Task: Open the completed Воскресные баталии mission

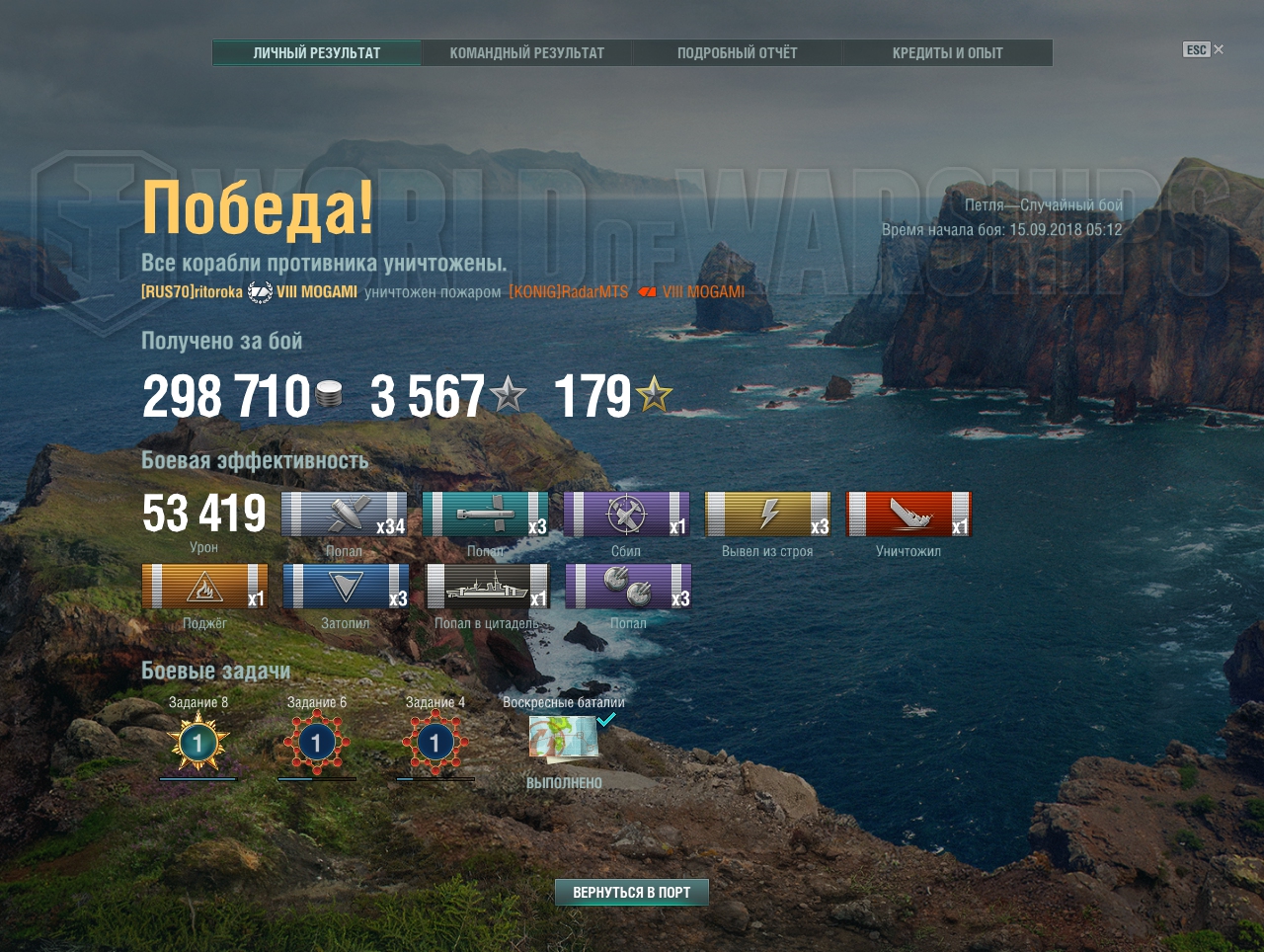Action: pos(564,737)
